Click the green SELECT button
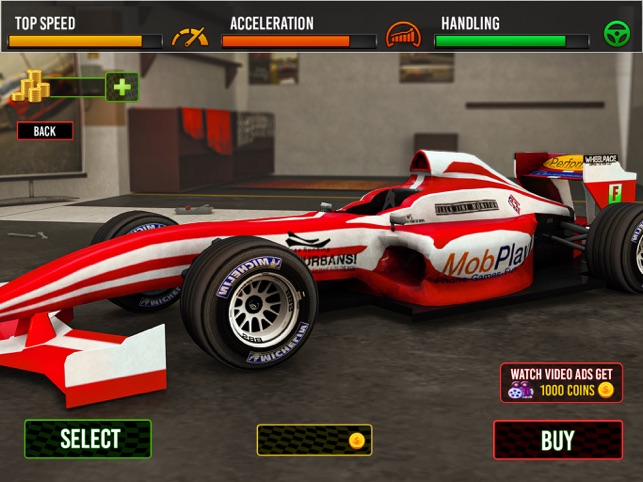 click(88, 439)
